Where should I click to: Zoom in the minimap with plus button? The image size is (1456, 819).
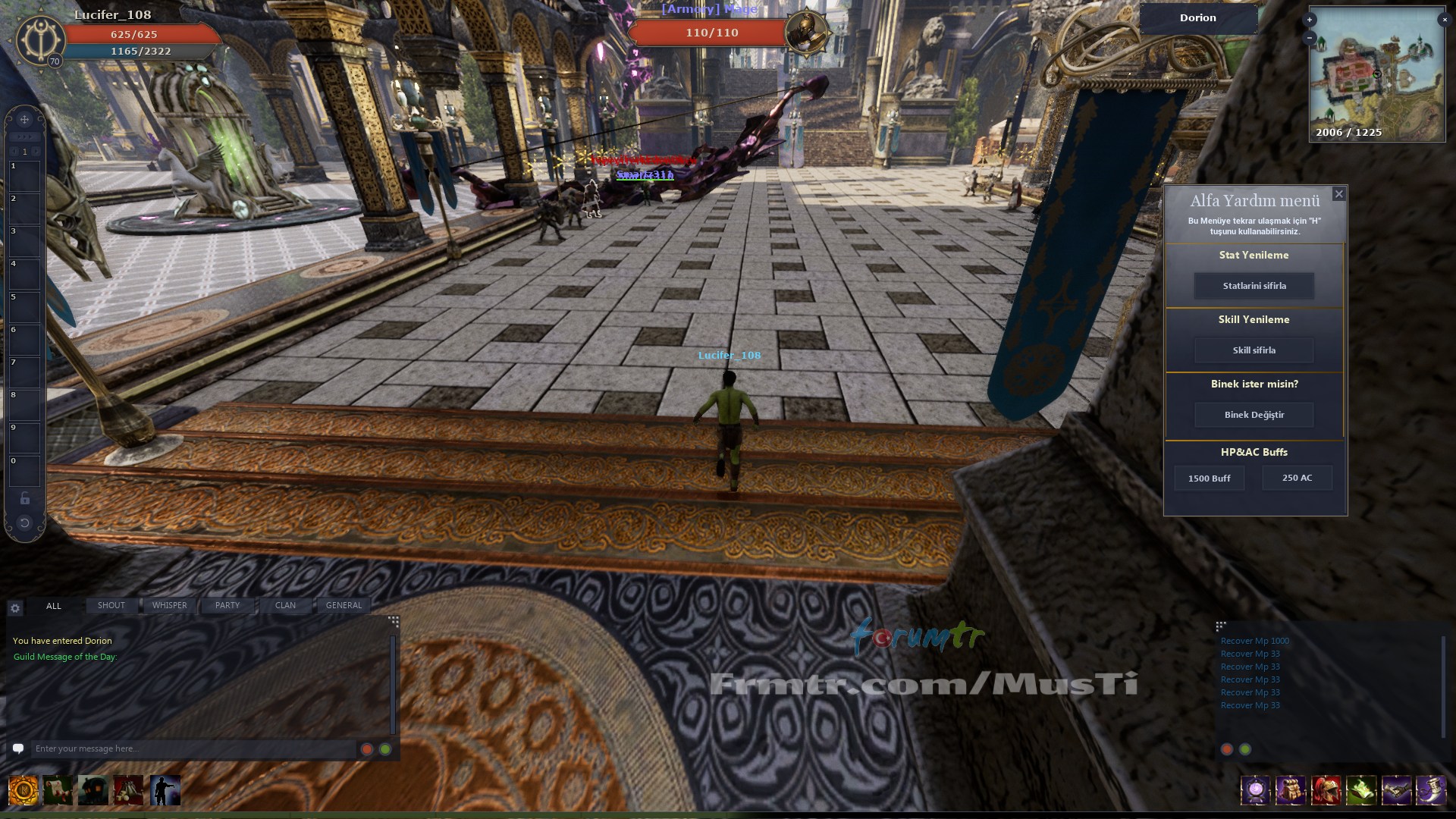click(1310, 20)
